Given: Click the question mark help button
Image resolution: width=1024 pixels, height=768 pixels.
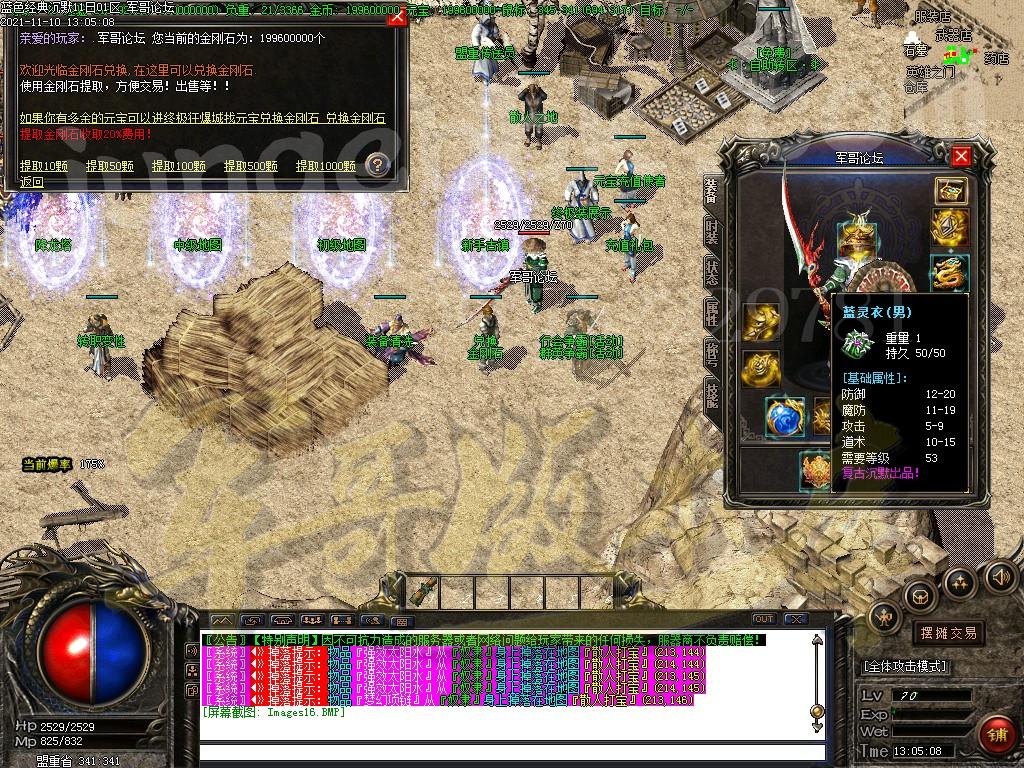Looking at the screenshot, I should tap(377, 165).
